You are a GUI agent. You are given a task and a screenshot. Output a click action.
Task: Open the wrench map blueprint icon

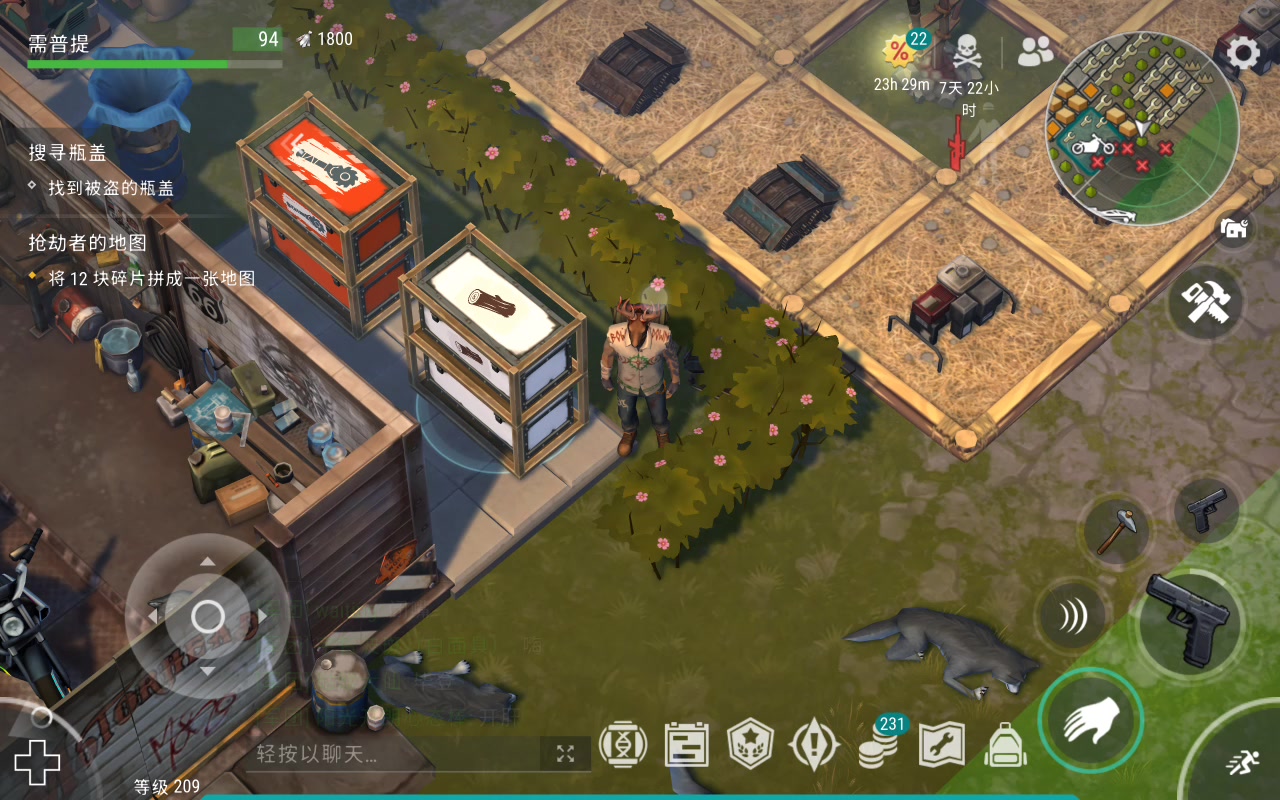pyautogui.click(x=942, y=745)
